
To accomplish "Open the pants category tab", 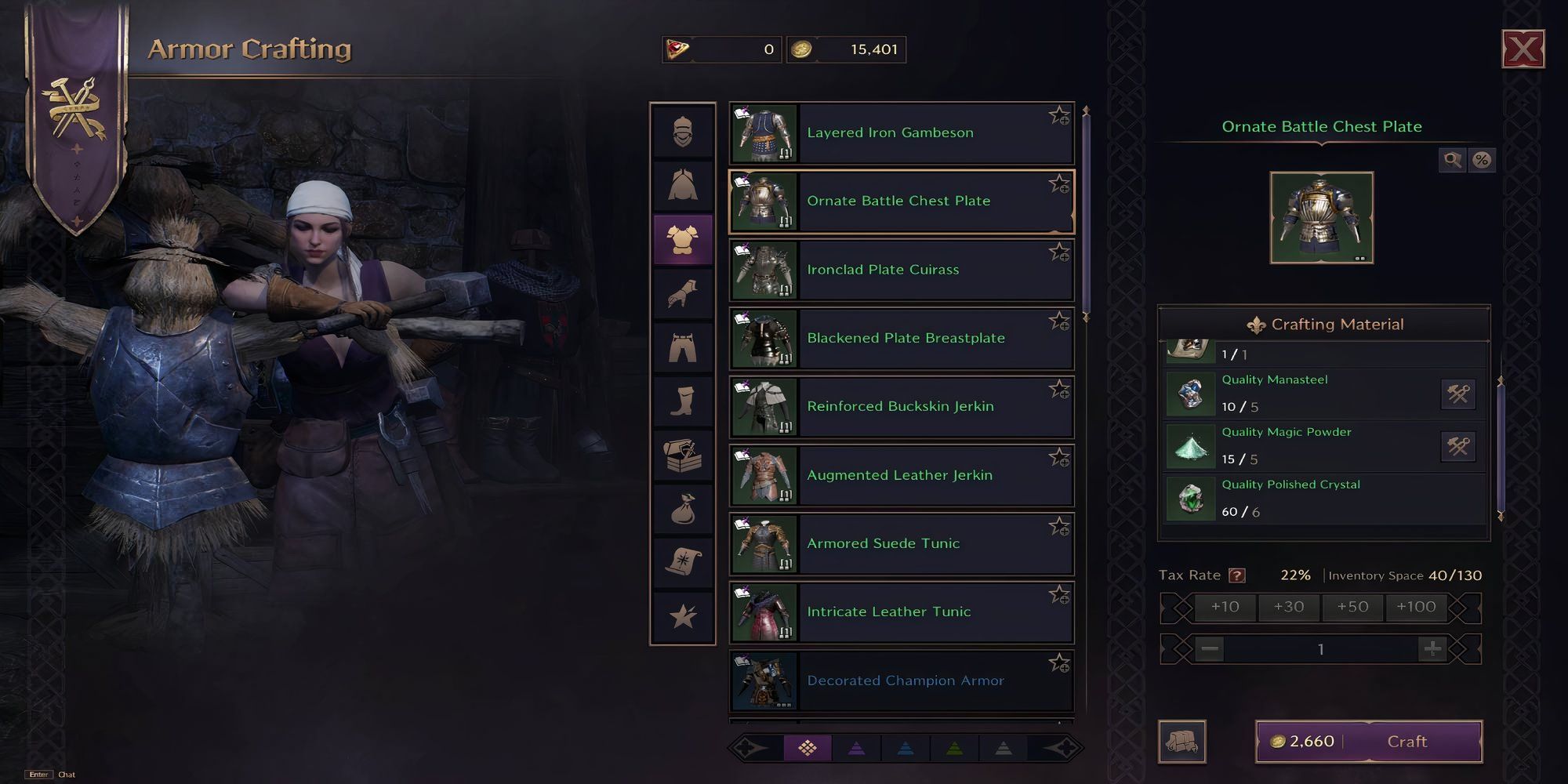I will [683, 347].
